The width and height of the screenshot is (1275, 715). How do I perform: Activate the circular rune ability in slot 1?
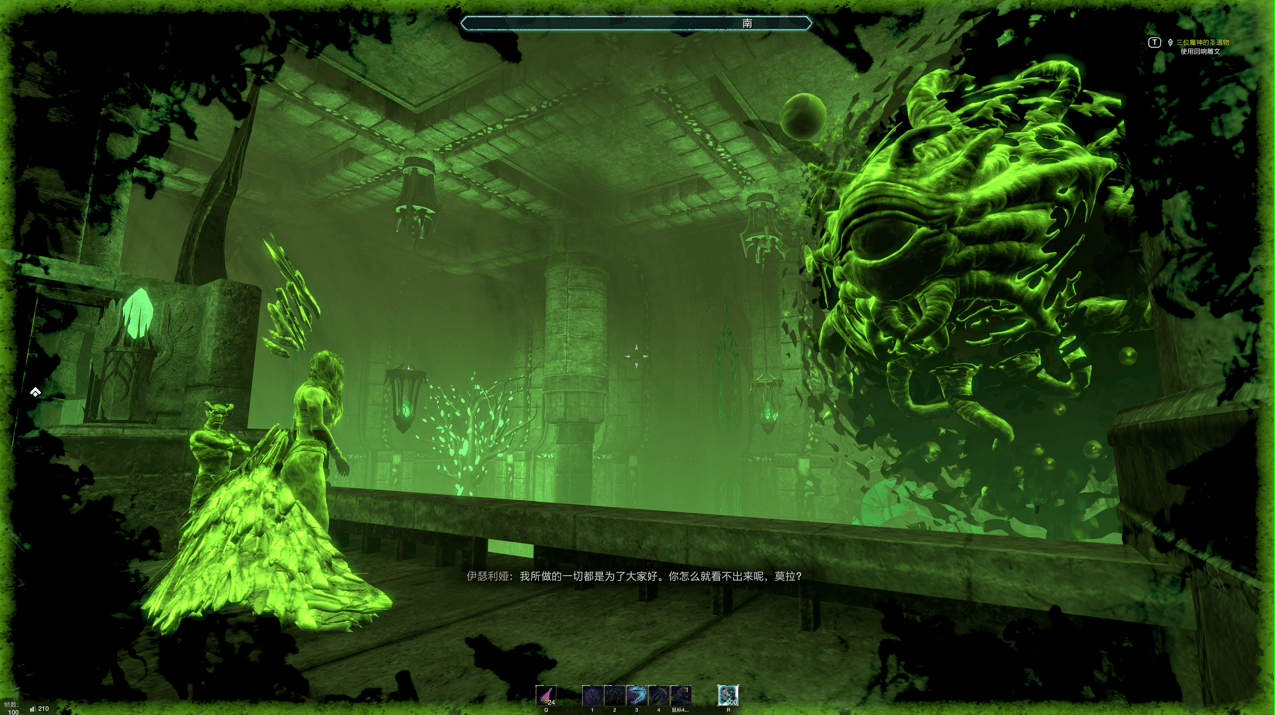pyautogui.click(x=592, y=695)
